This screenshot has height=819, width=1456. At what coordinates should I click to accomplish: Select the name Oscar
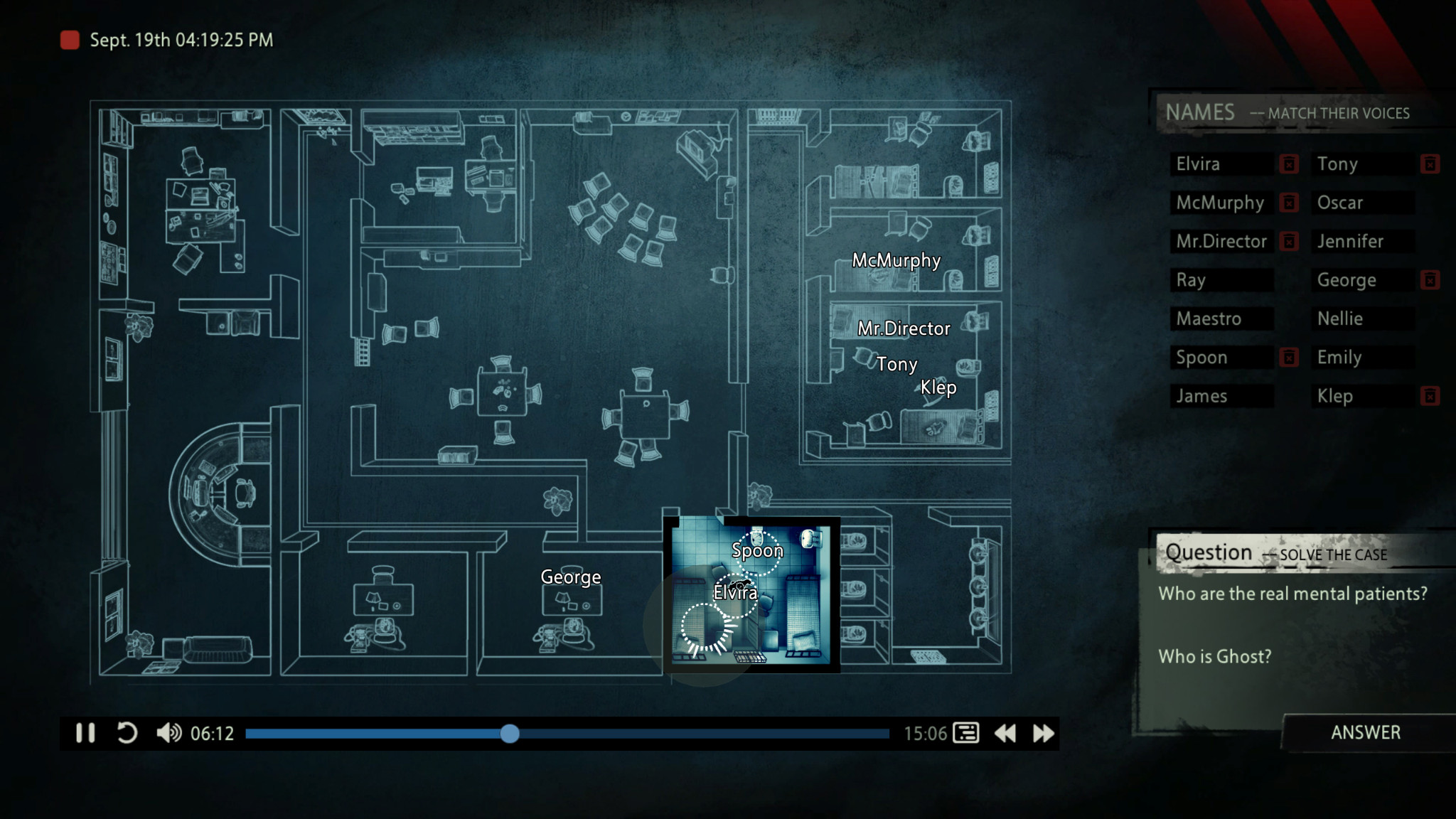[1362, 203]
